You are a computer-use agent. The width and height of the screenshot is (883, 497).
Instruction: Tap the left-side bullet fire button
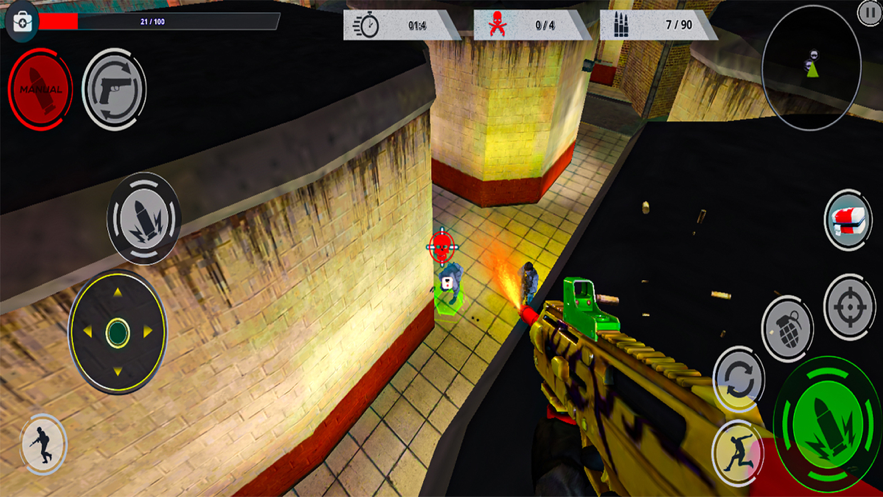[x=143, y=217]
